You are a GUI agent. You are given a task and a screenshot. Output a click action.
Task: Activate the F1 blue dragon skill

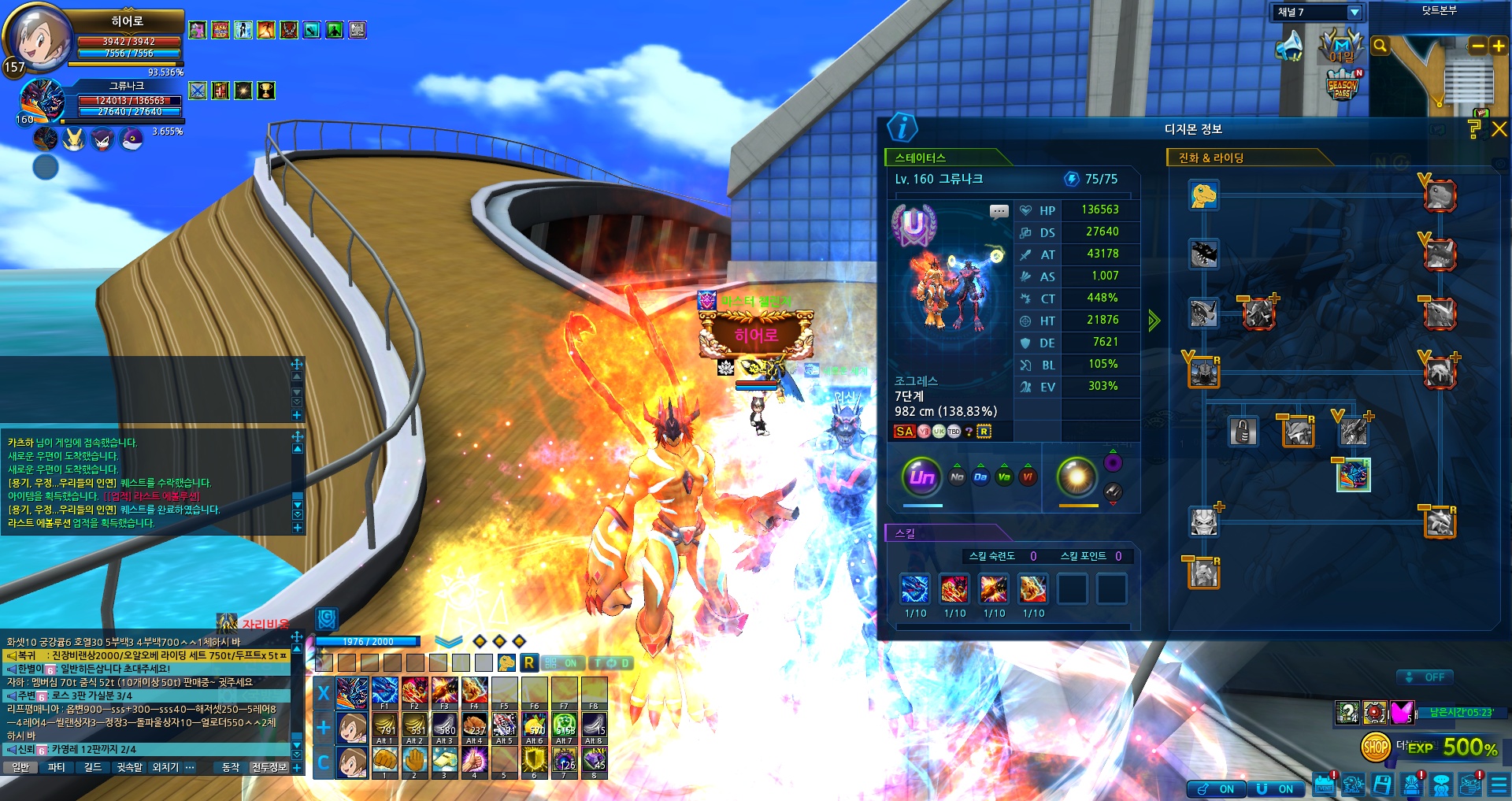pos(384,691)
